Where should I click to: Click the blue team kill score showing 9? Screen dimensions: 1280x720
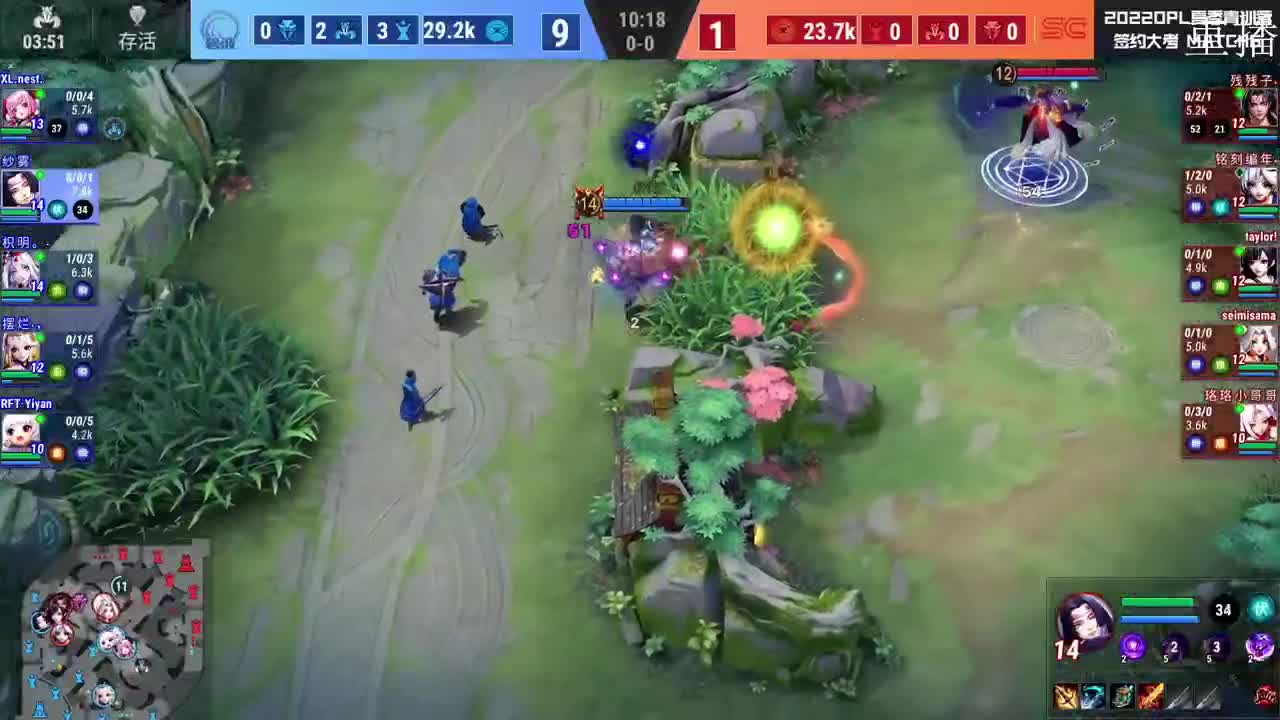tap(560, 31)
